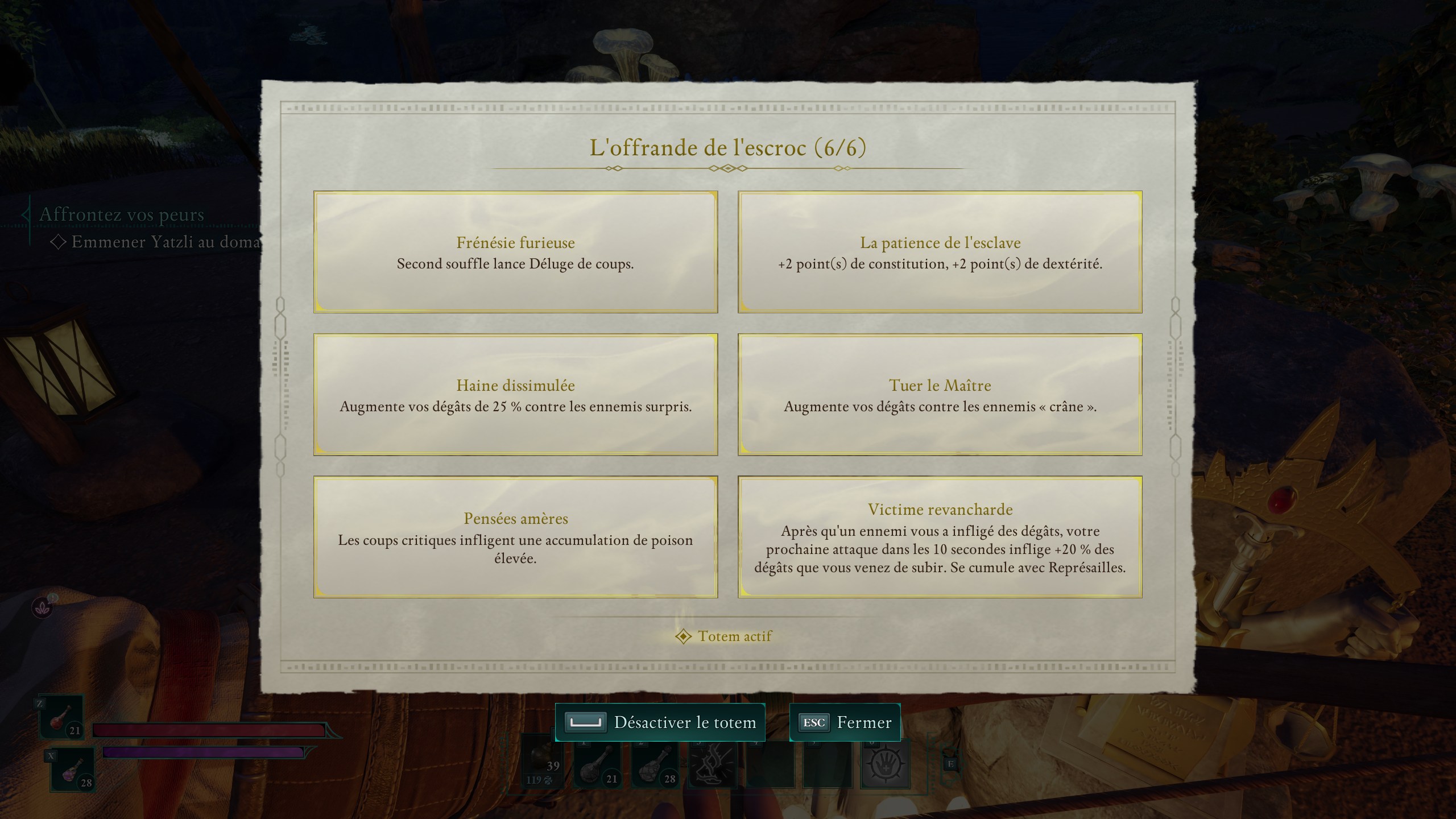Click the thorn spell icon in hotbar slot 3
The height and width of the screenshot is (819, 1456).
click(x=712, y=767)
